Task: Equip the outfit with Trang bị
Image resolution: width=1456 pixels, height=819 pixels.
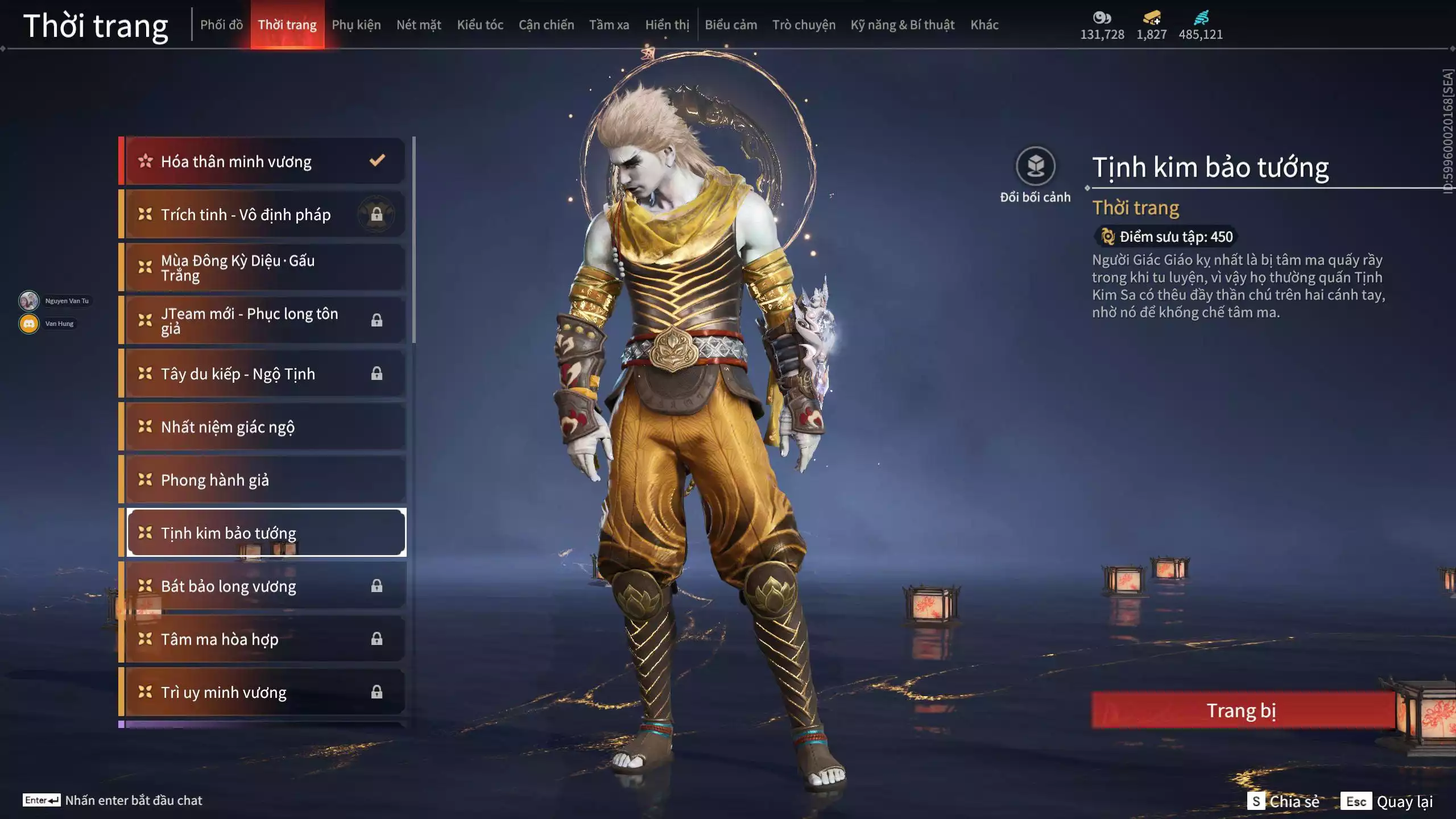Action: click(1242, 710)
